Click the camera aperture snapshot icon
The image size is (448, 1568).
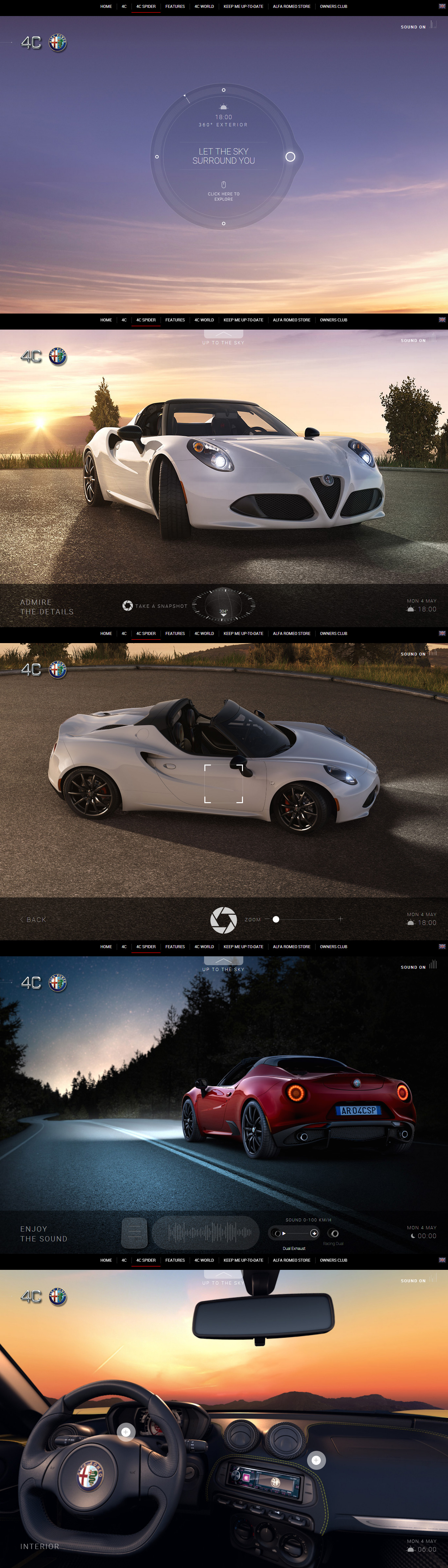tap(128, 605)
